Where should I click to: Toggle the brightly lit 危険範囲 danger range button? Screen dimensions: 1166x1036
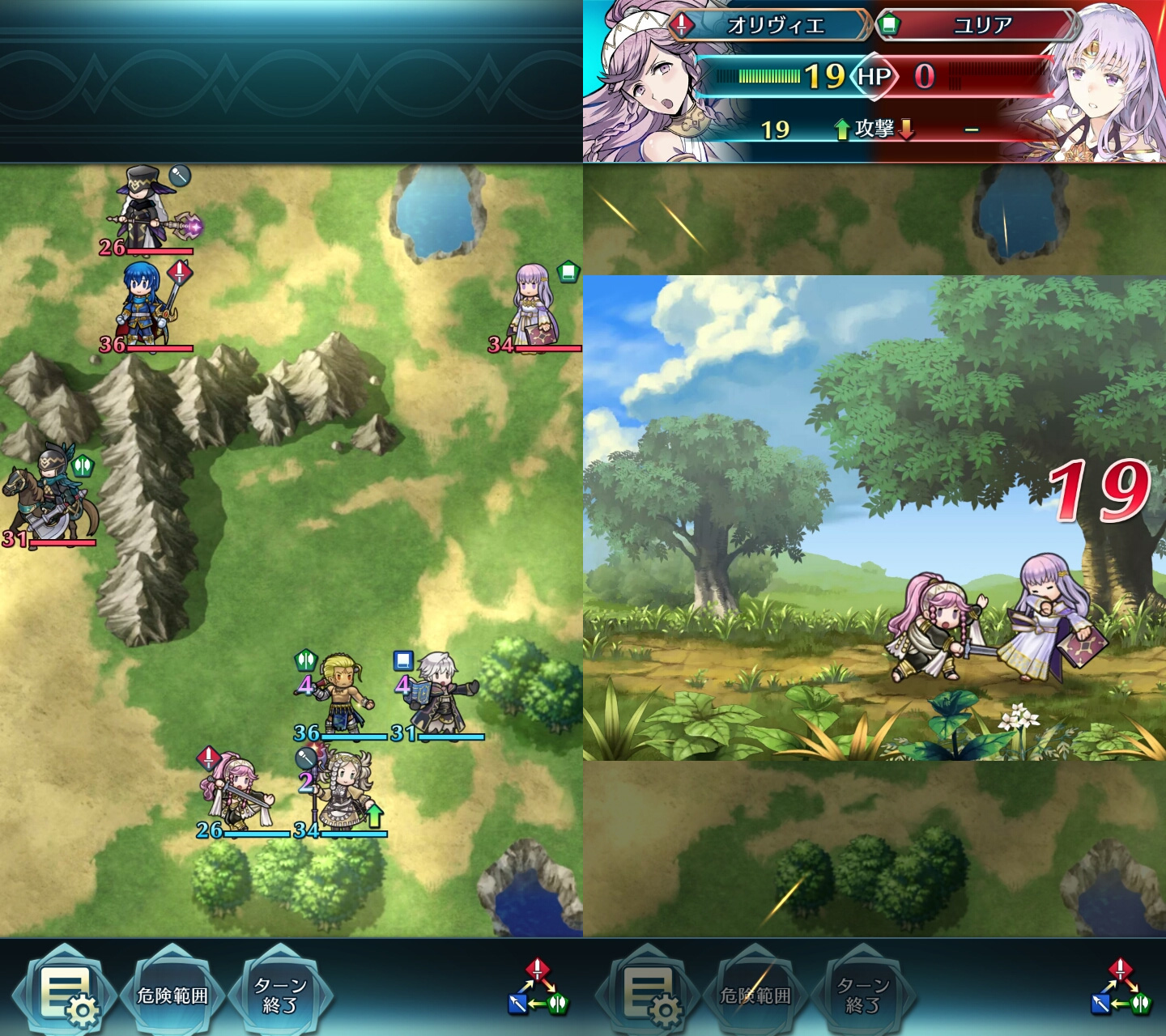click(x=172, y=995)
